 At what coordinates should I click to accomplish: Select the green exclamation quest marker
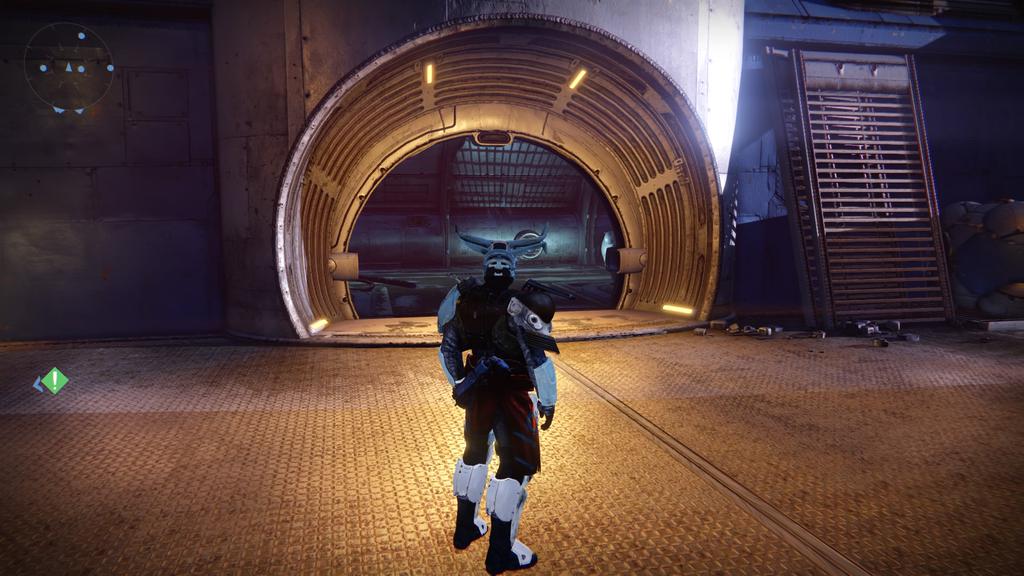pos(55,381)
